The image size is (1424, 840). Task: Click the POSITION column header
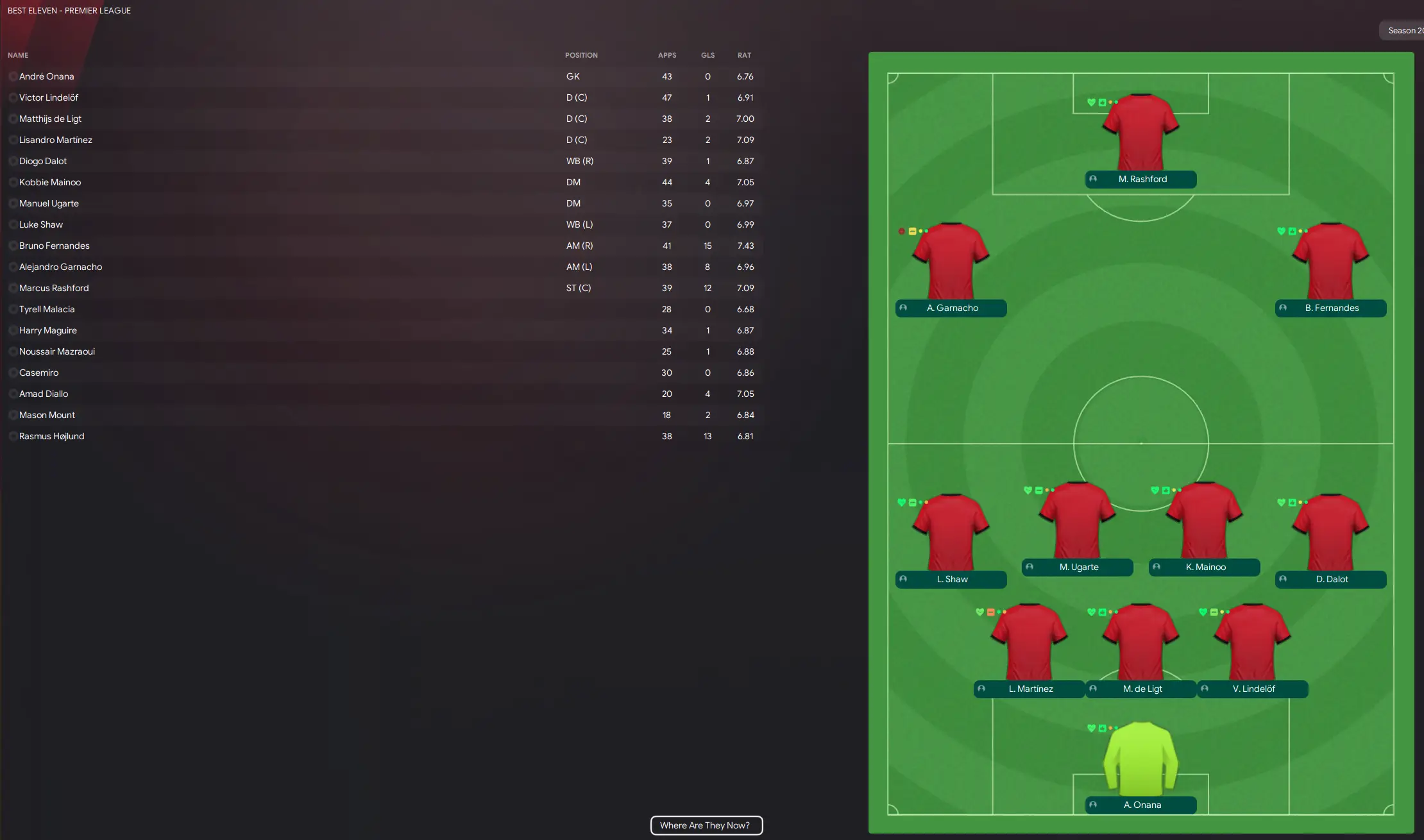[x=581, y=55]
